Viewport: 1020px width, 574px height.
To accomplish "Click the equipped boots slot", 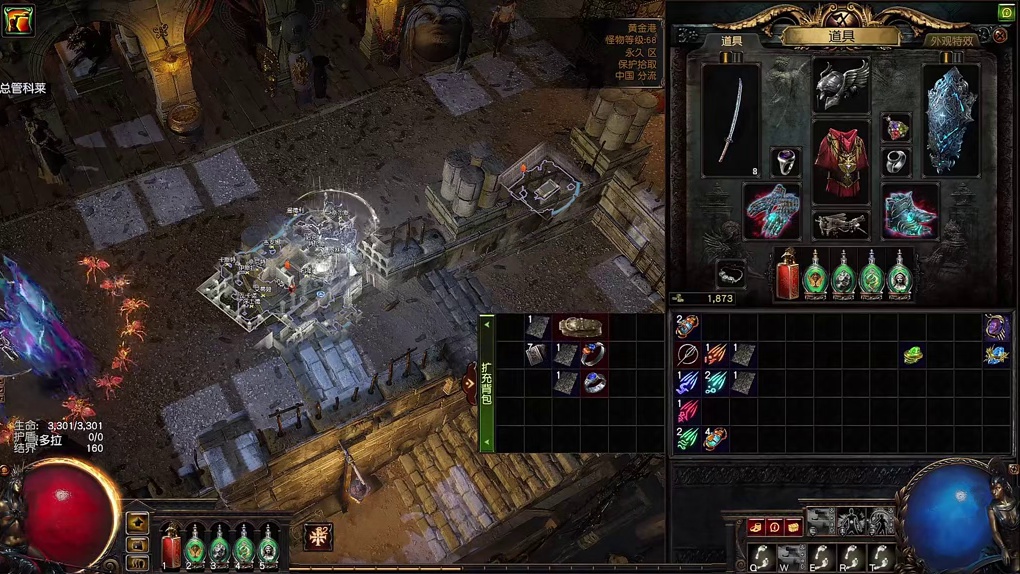I will [x=909, y=212].
